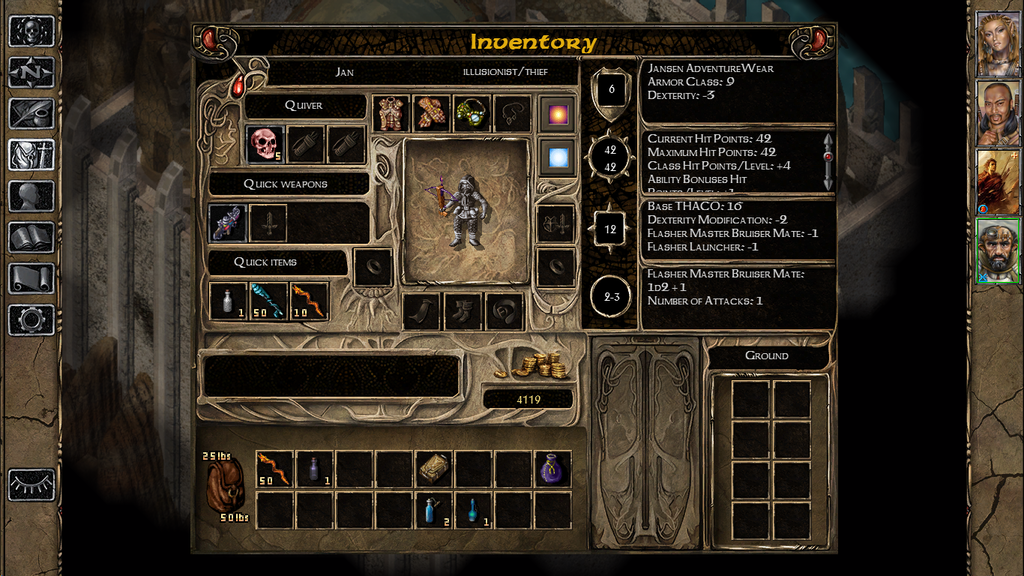Select the bald man party portrait
Screen dimensions: 1024x576
tap(997, 113)
